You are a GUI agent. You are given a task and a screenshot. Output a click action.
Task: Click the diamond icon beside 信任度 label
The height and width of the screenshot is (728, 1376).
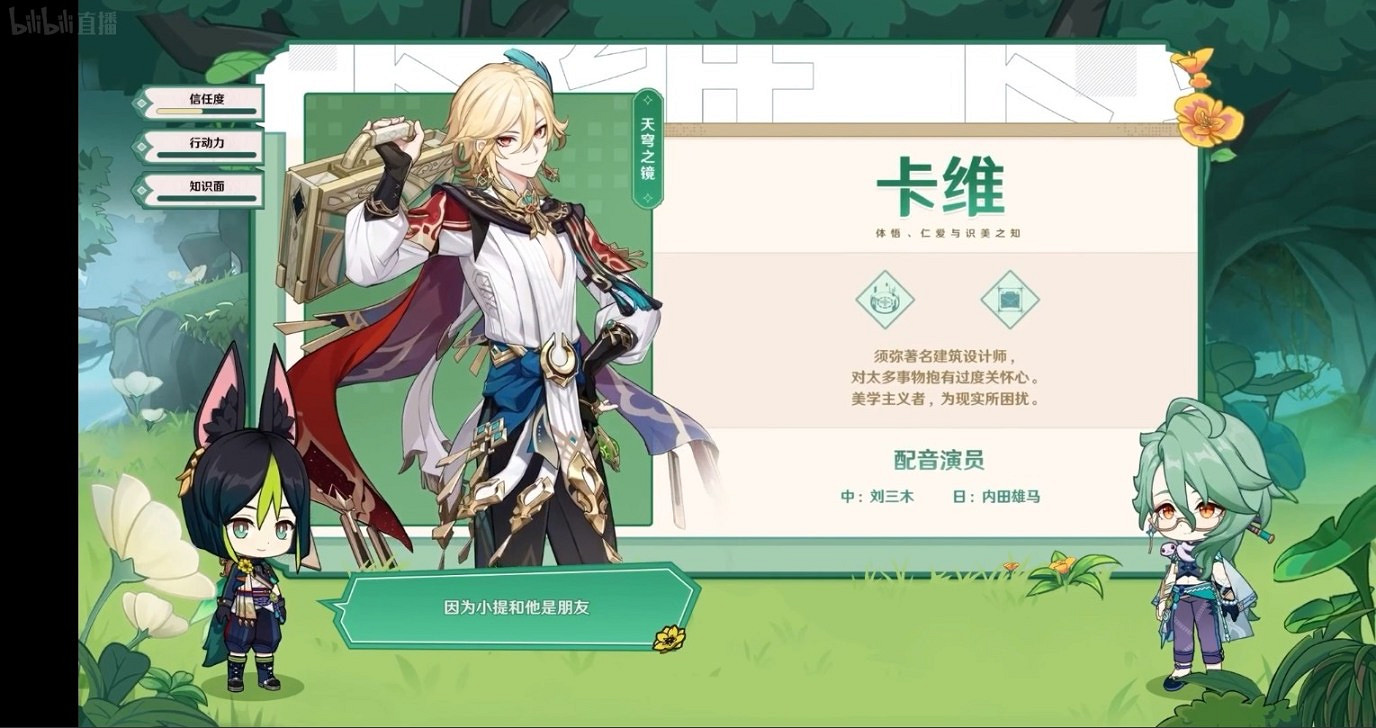pyautogui.click(x=141, y=104)
